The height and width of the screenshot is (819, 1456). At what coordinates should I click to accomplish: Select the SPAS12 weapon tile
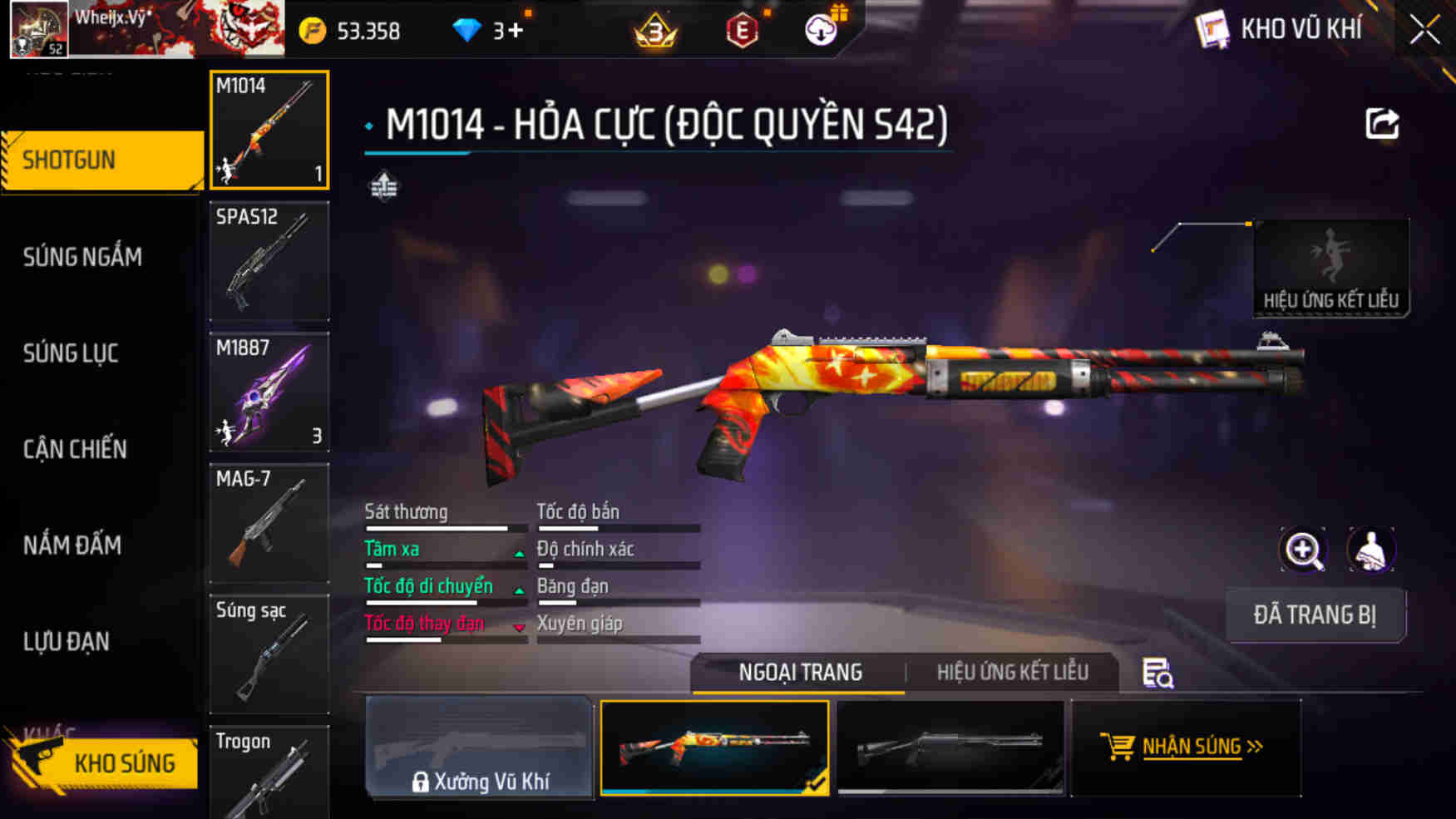click(x=269, y=260)
